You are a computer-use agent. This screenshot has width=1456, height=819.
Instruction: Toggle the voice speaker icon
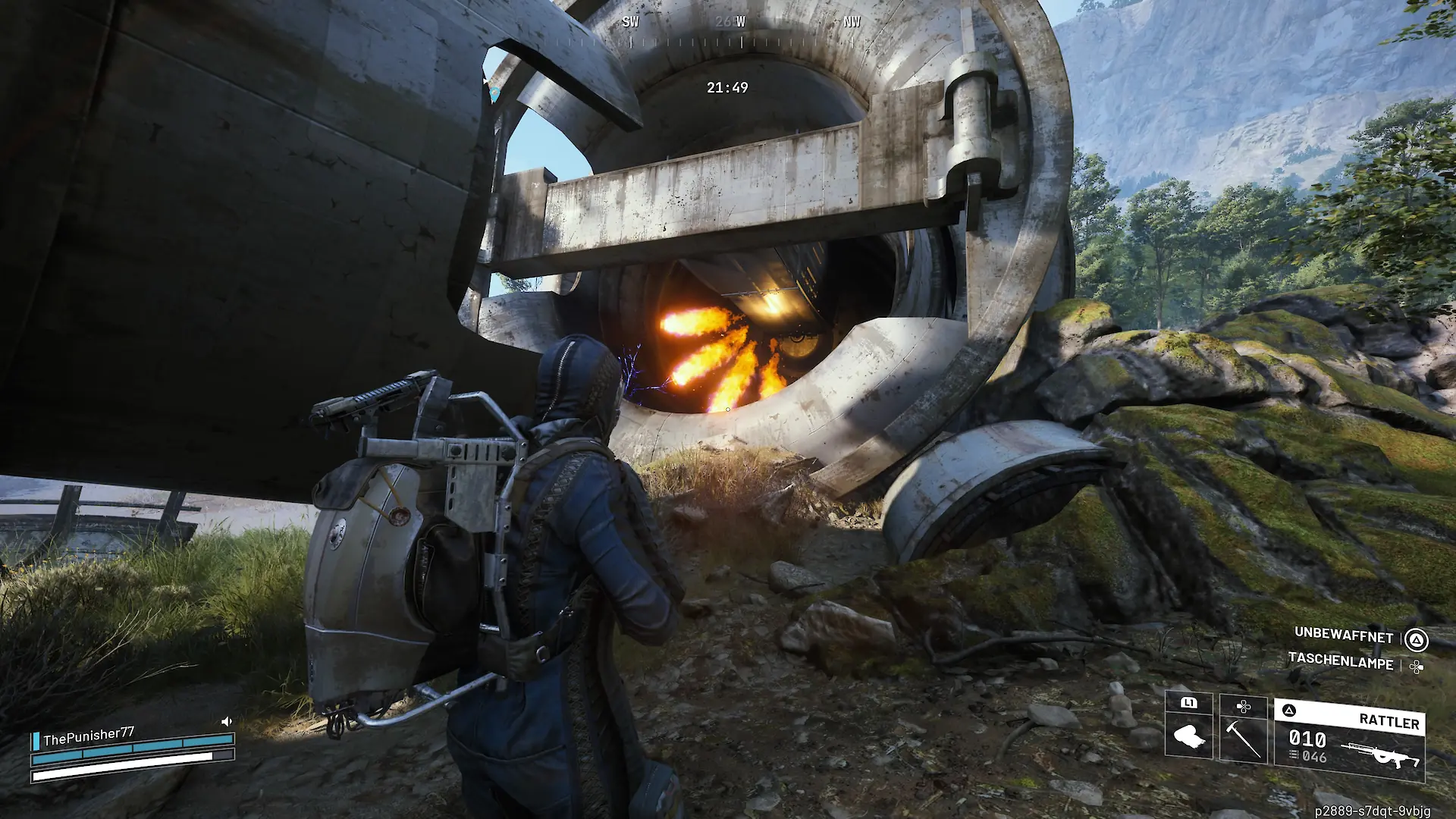coord(226,722)
